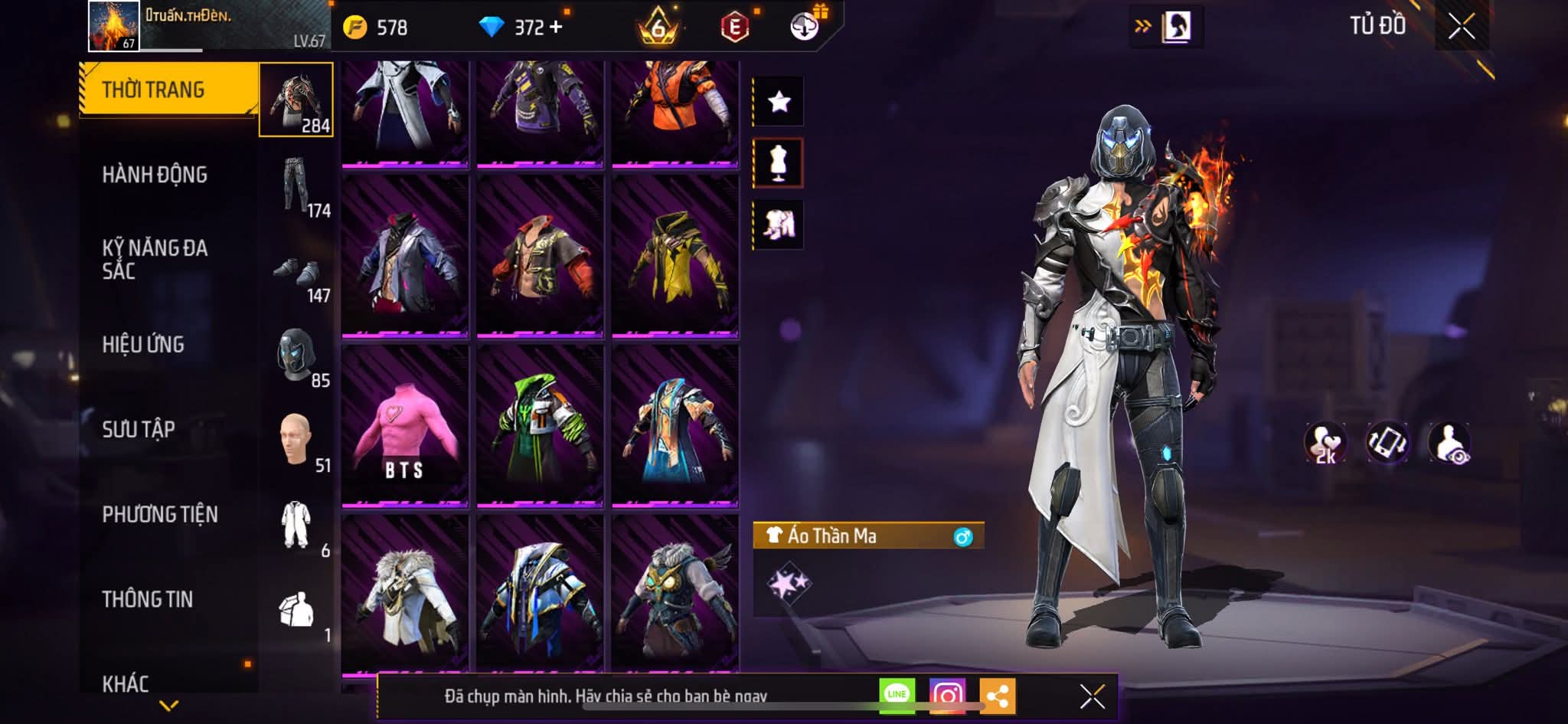Select the Hiệu Ứng menu entry

143,345
